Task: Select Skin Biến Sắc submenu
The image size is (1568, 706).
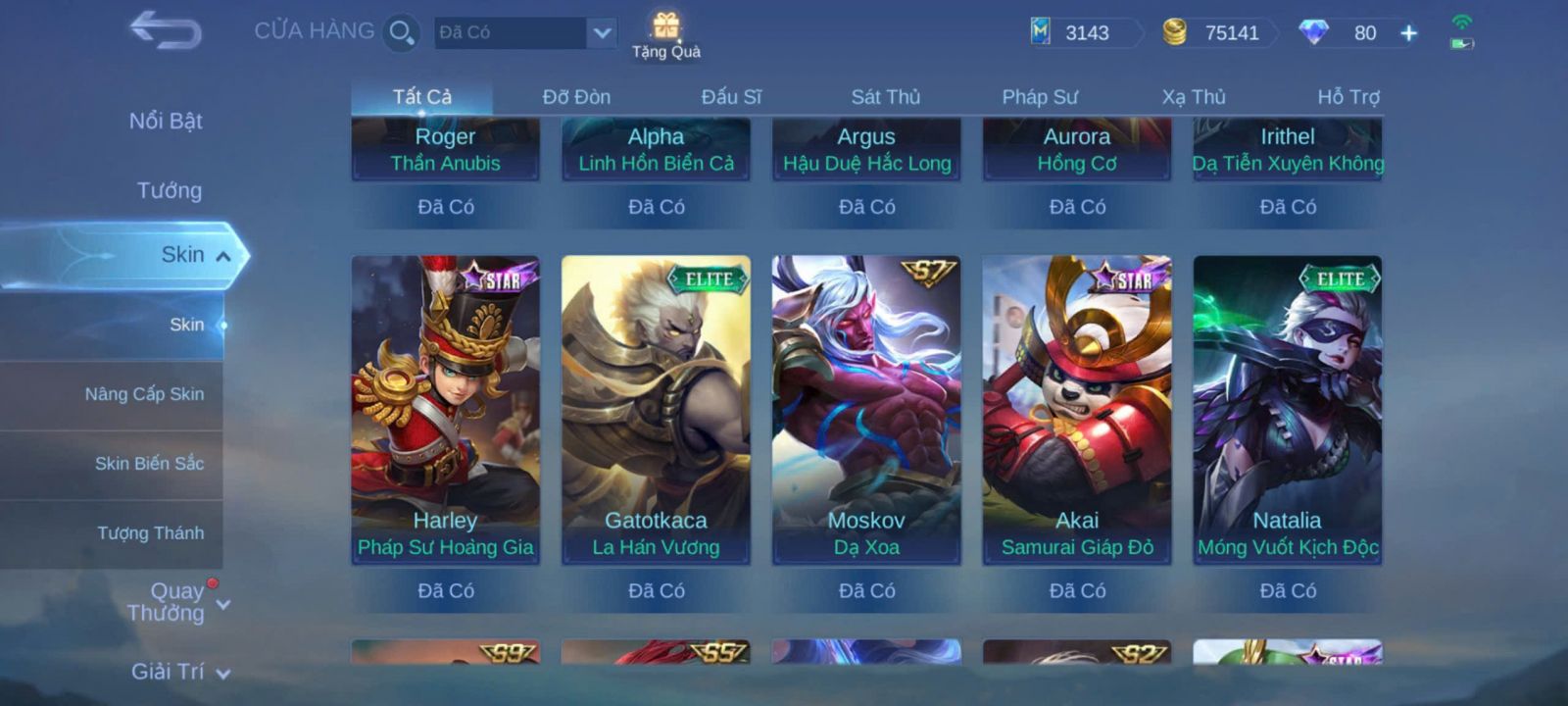Action: 149,464
